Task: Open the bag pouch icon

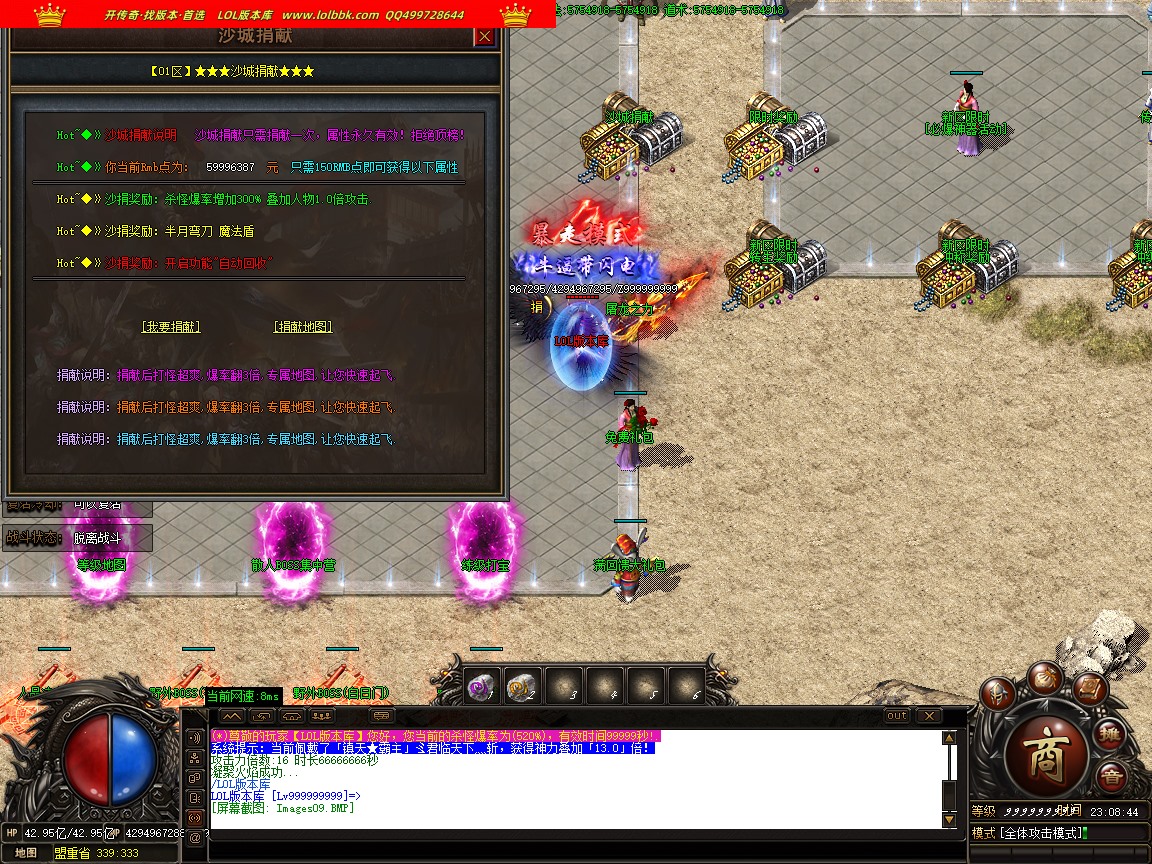Action: (1047, 677)
